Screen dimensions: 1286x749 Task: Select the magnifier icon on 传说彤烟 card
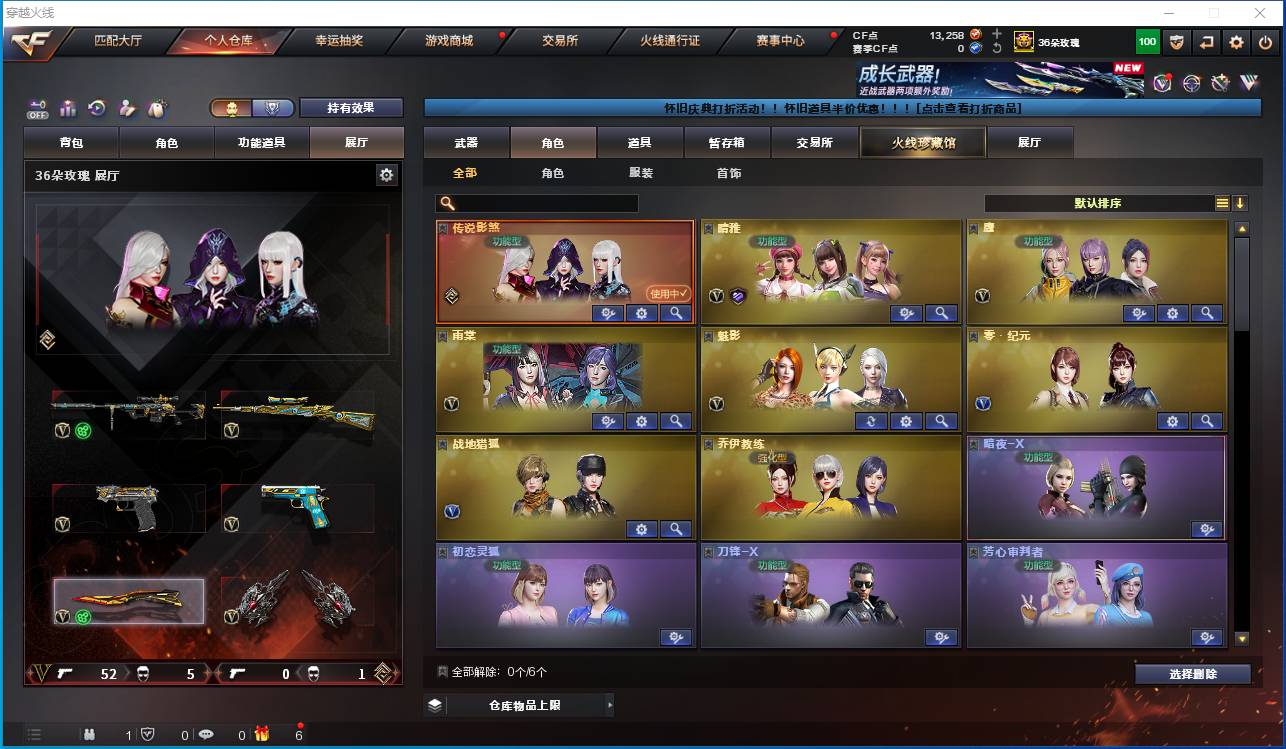click(674, 313)
